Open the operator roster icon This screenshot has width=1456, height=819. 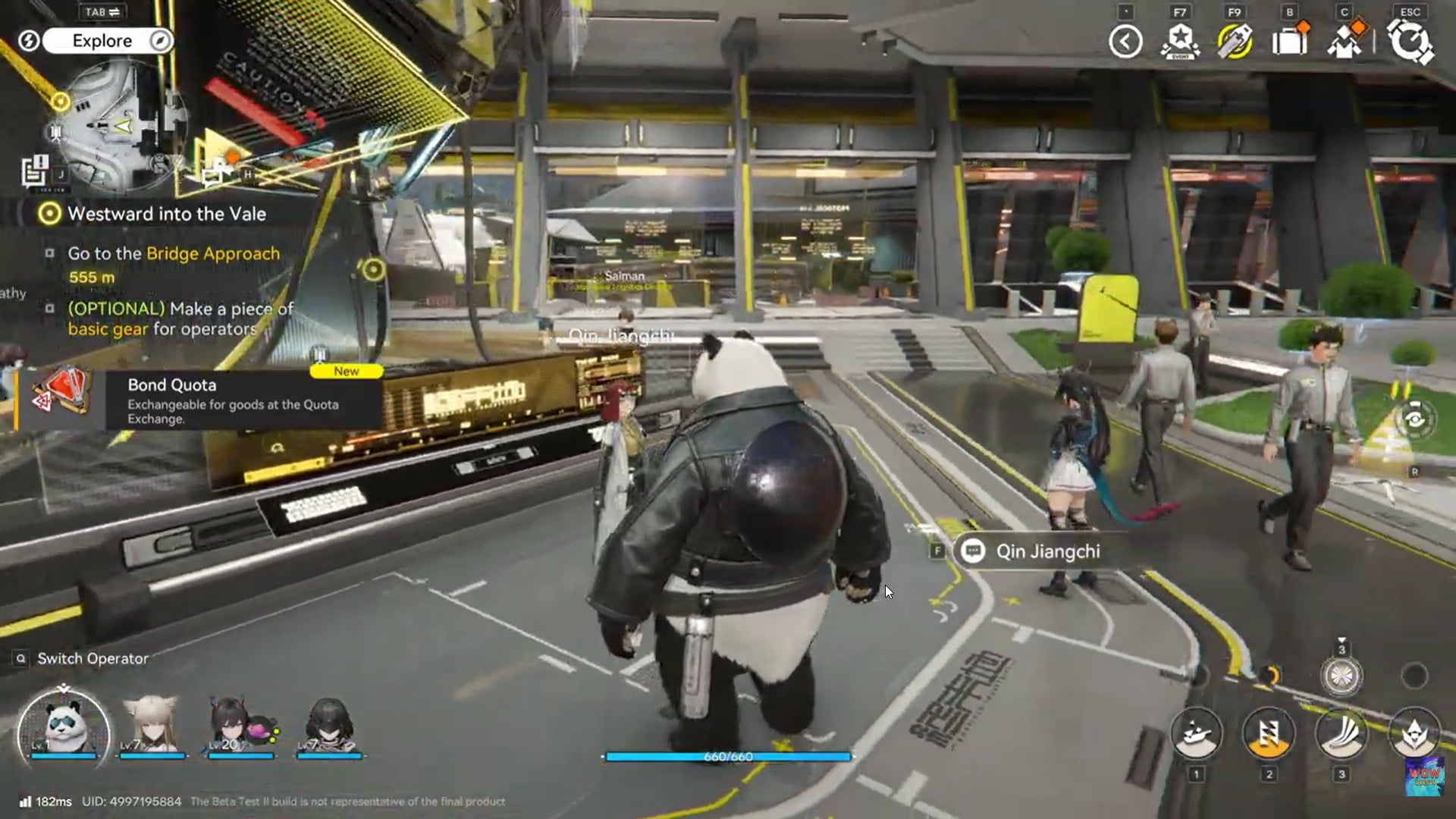click(x=1345, y=41)
